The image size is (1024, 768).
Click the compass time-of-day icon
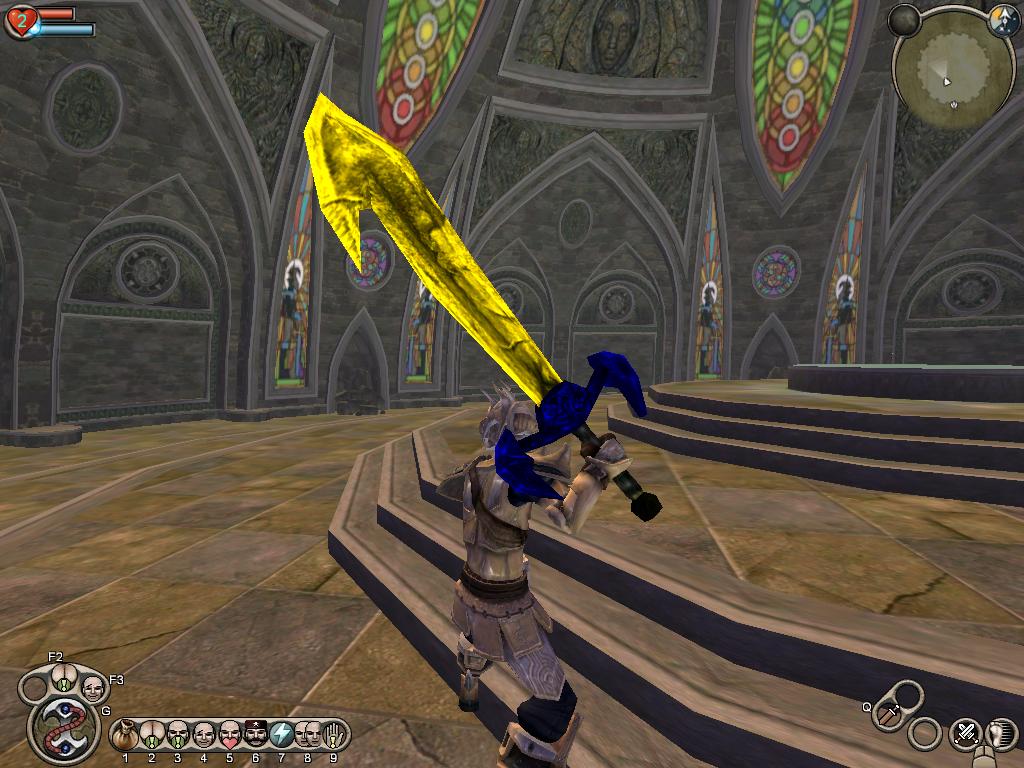[1003, 22]
